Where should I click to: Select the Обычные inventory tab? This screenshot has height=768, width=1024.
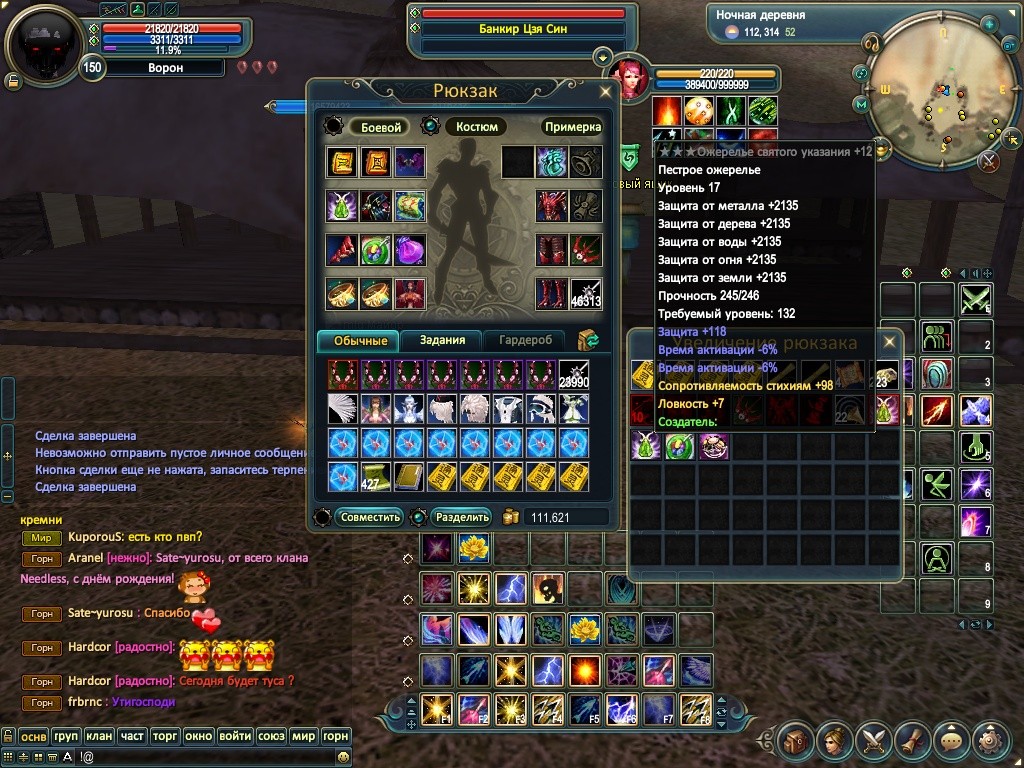(359, 340)
